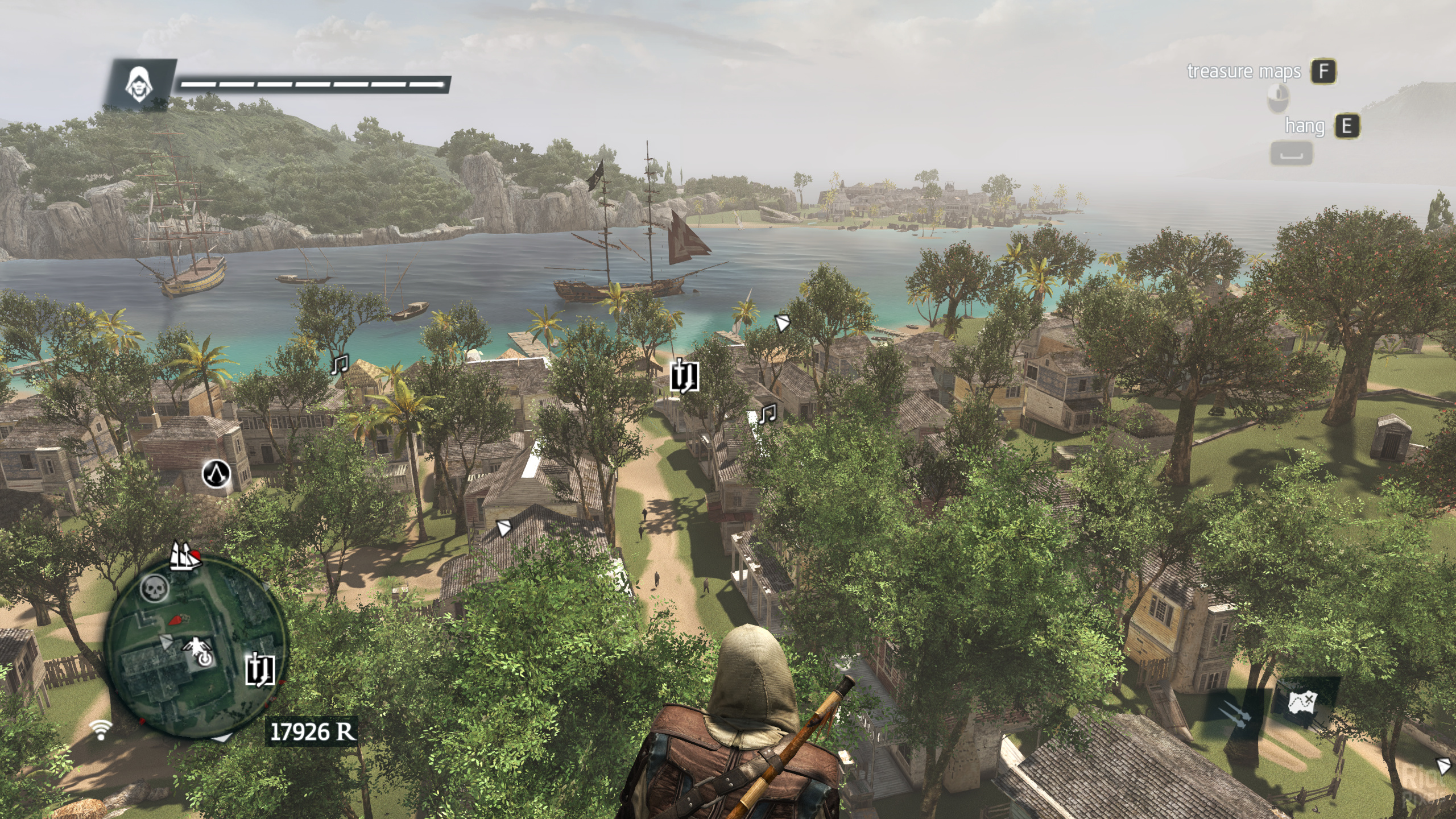Select the ship icon above the minimap

pos(185,556)
